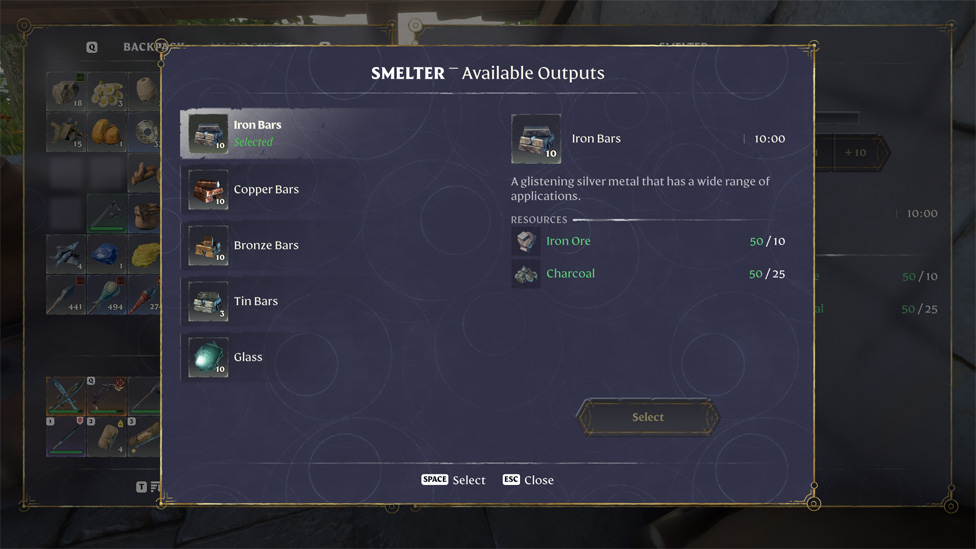Click the Iron Ore resource row
The width and height of the screenshot is (976, 549).
click(x=648, y=241)
